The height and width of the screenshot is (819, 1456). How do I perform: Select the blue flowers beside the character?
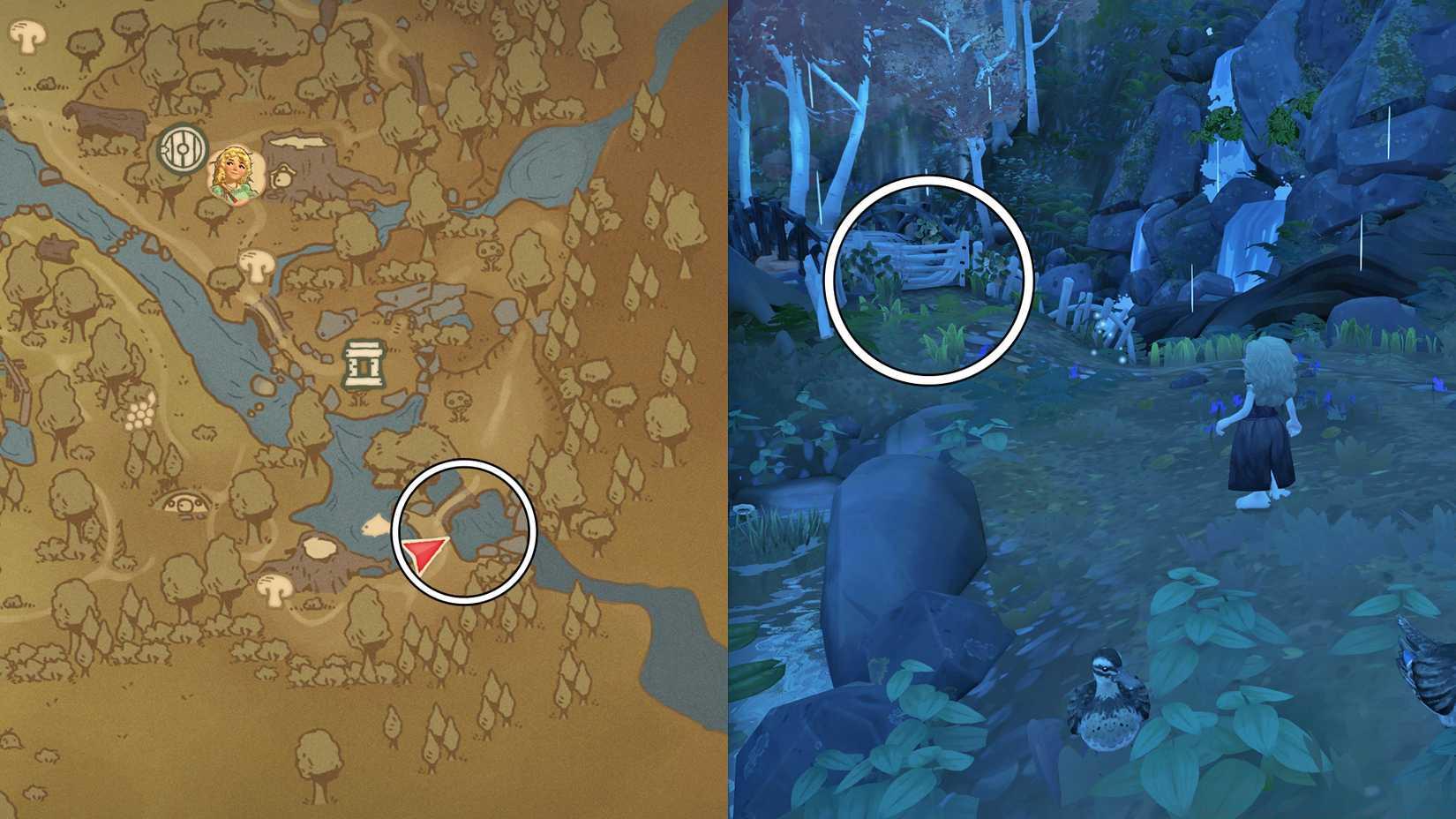(1218, 406)
